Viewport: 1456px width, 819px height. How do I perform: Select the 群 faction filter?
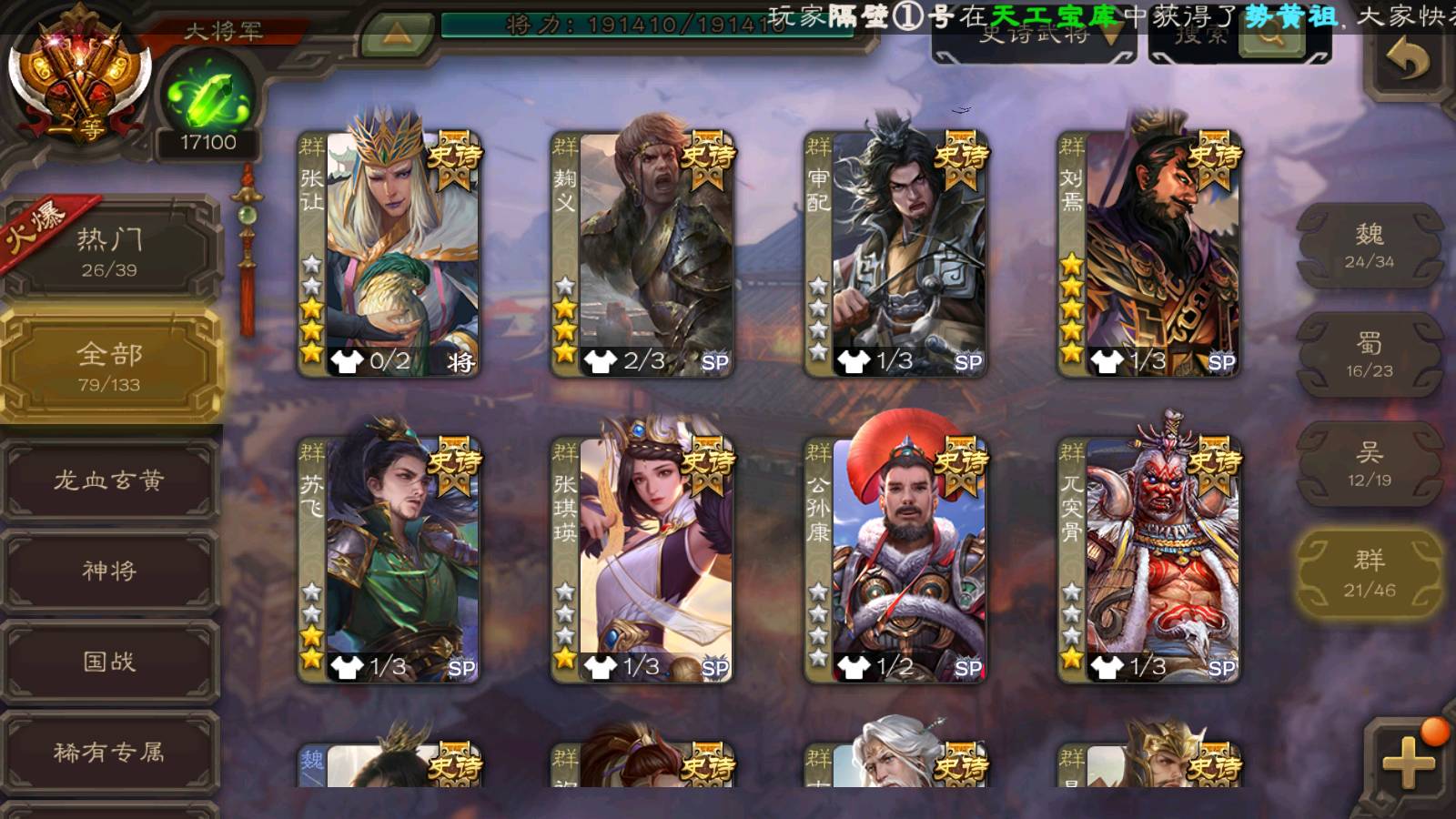(1370, 573)
